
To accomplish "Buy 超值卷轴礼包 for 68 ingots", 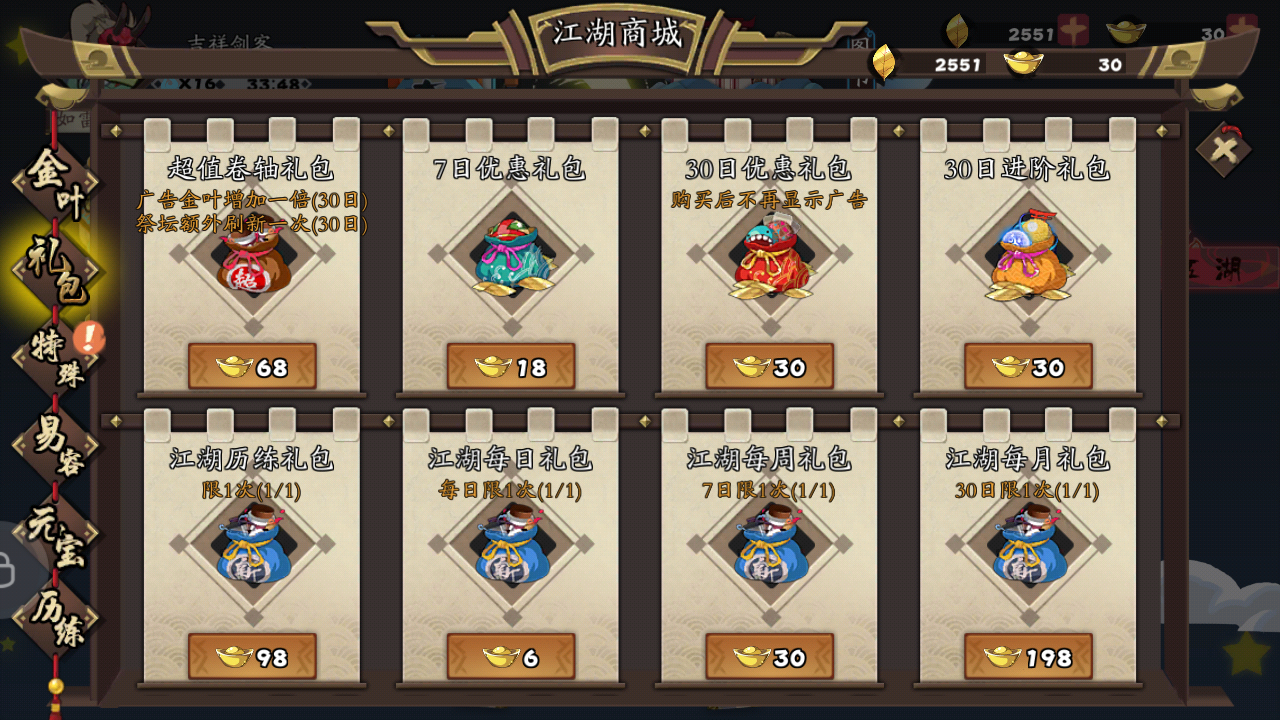I will [253, 366].
